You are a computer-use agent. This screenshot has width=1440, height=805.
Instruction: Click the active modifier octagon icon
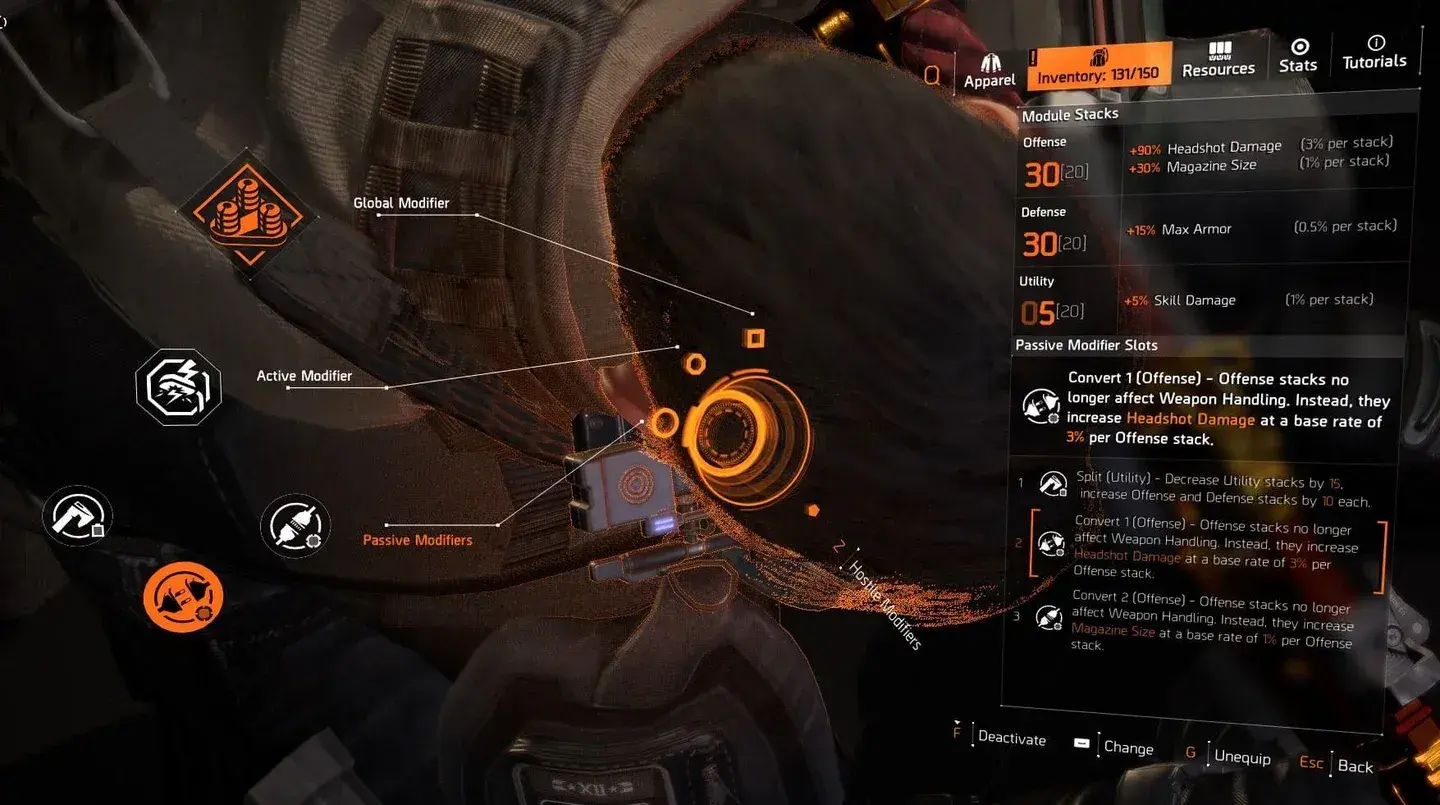(178, 386)
